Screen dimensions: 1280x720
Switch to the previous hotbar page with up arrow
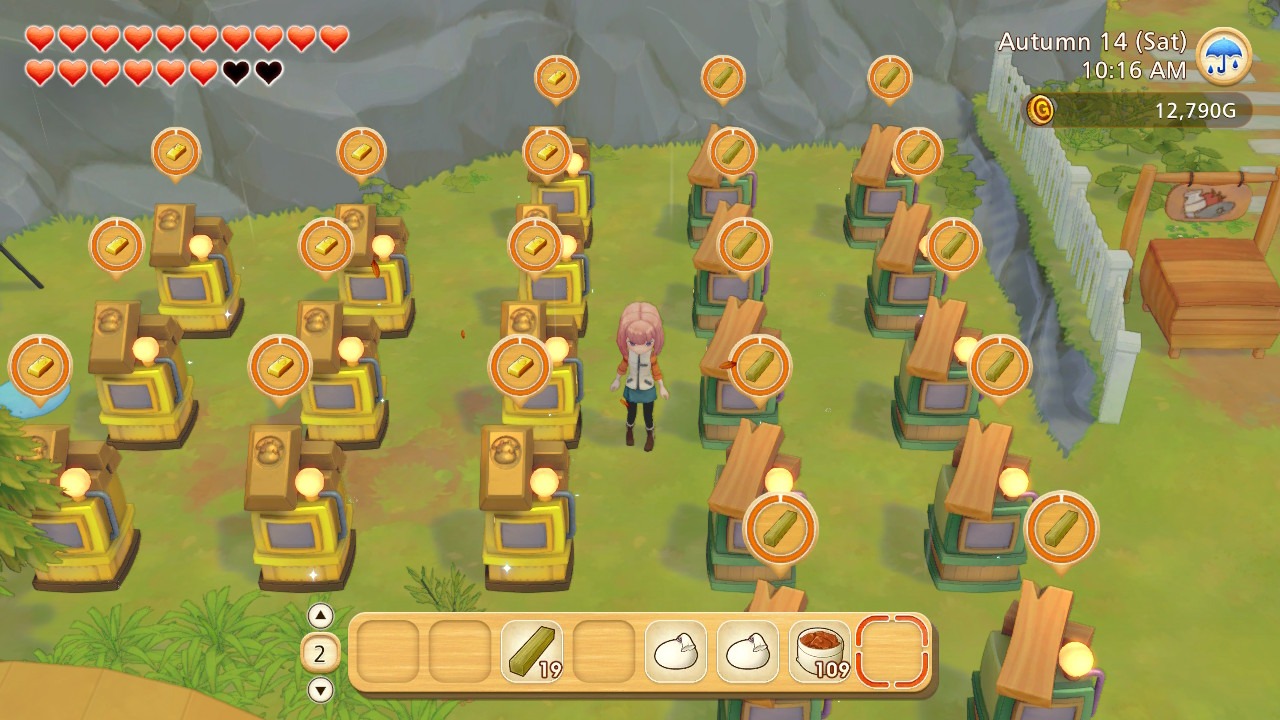tap(320, 615)
